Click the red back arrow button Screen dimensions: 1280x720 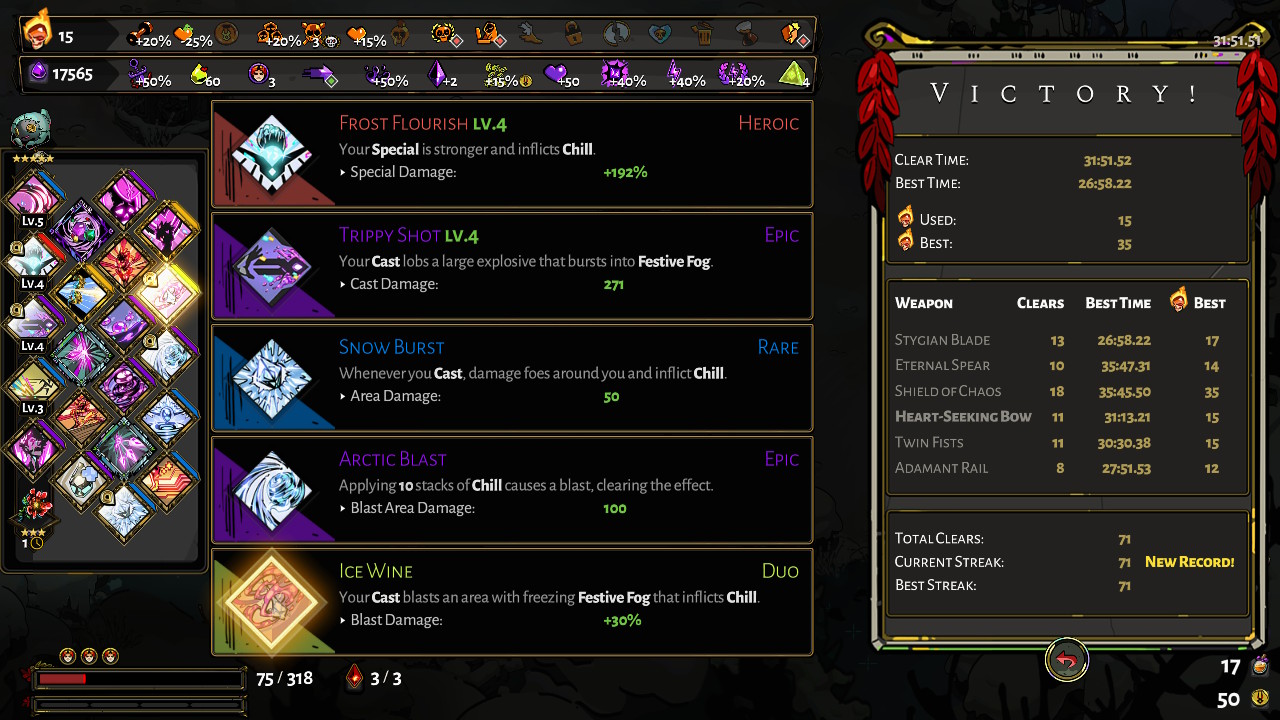(1067, 660)
